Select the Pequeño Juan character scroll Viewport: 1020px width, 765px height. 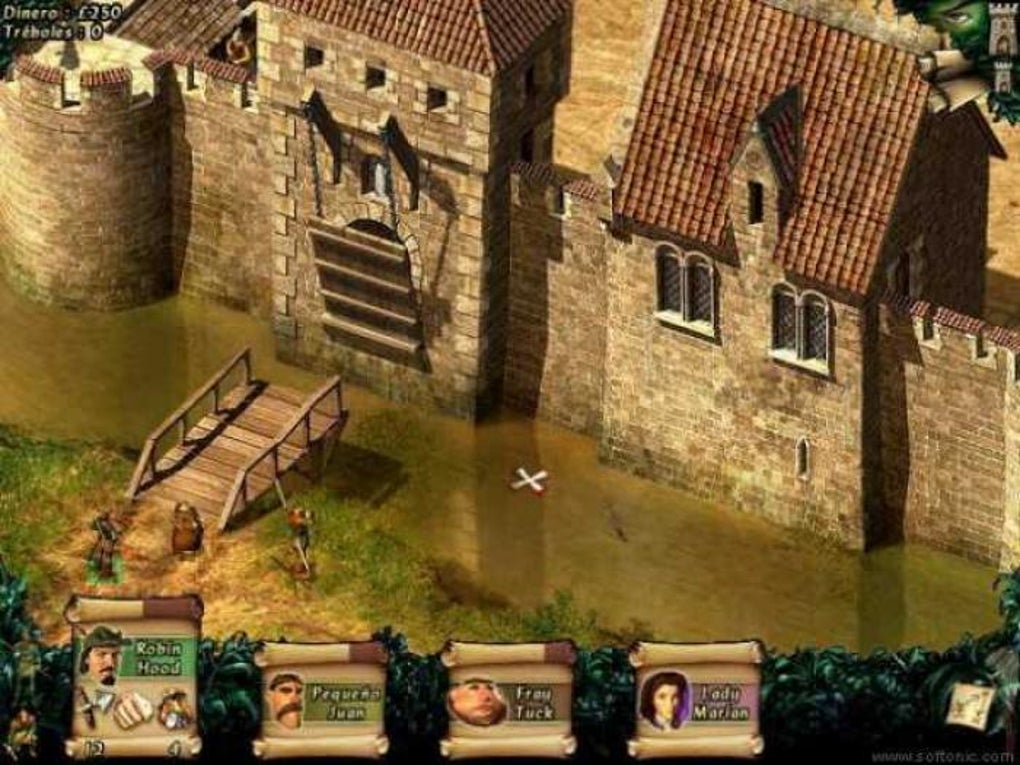click(319, 699)
